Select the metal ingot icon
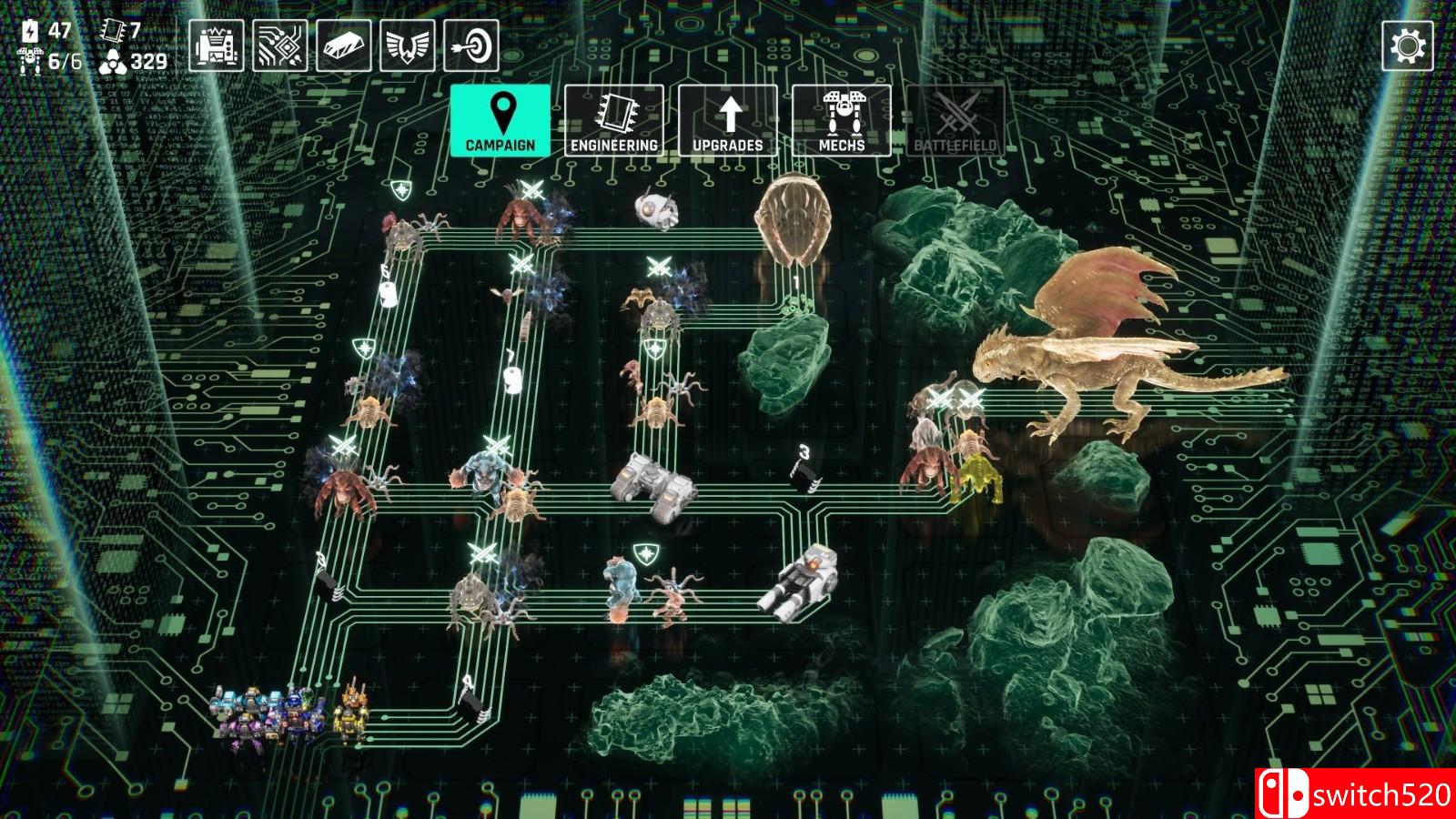 pyautogui.click(x=344, y=45)
